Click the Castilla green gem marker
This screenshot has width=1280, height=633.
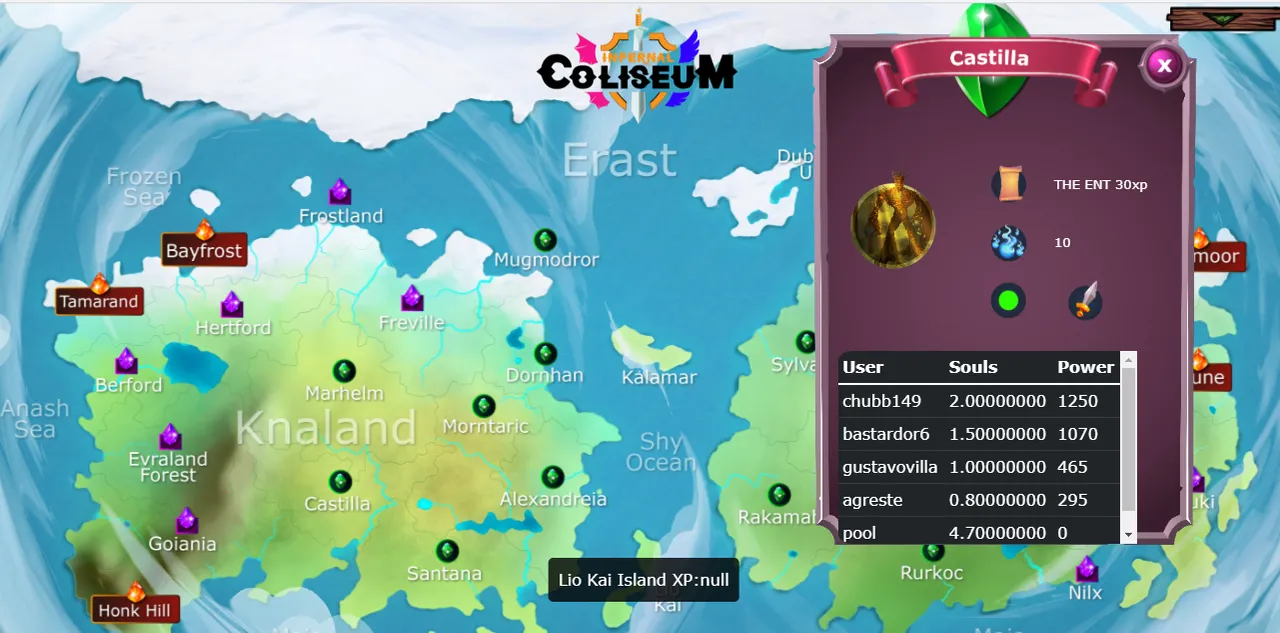point(340,482)
